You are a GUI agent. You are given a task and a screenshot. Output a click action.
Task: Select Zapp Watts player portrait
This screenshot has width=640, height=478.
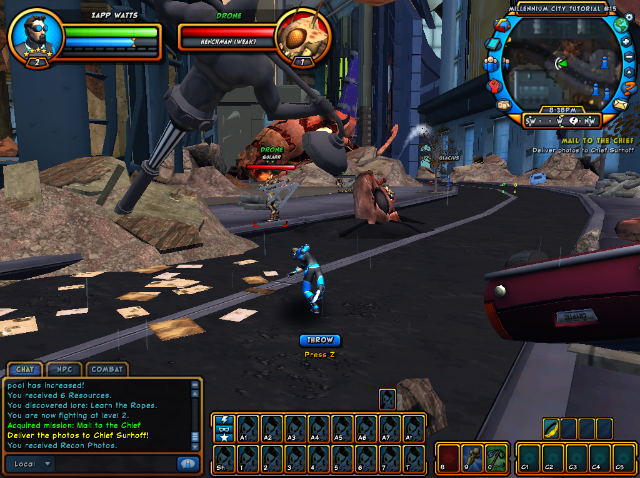[x=35, y=36]
